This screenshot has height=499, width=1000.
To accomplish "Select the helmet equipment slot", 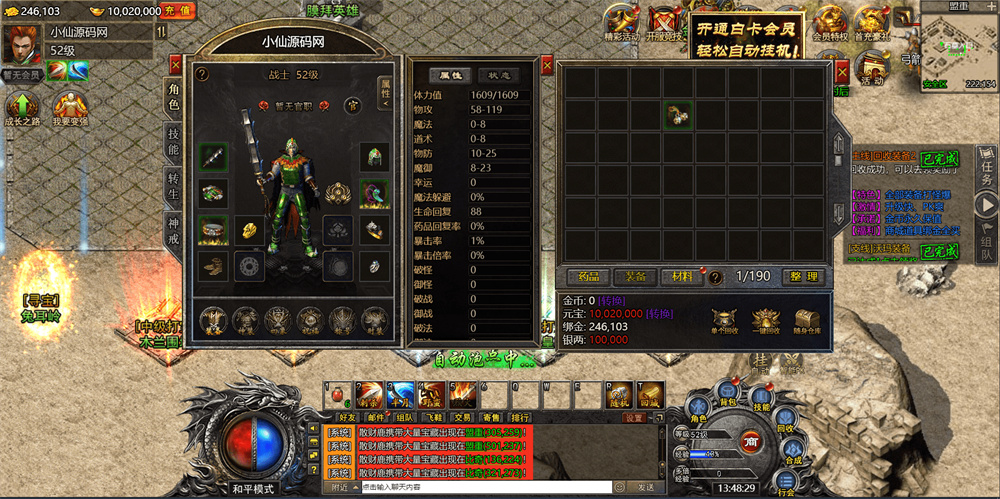I will tap(374, 156).
